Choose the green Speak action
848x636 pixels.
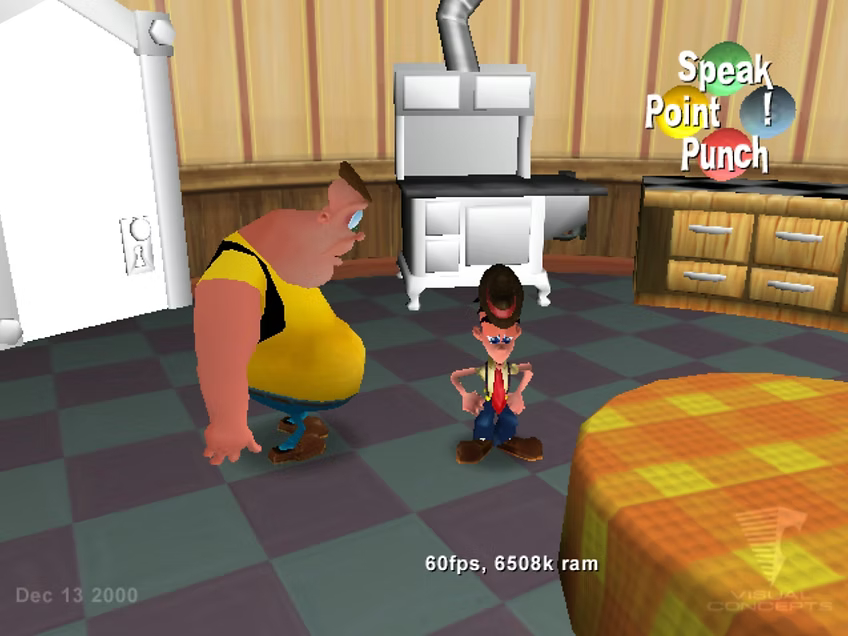(727, 67)
